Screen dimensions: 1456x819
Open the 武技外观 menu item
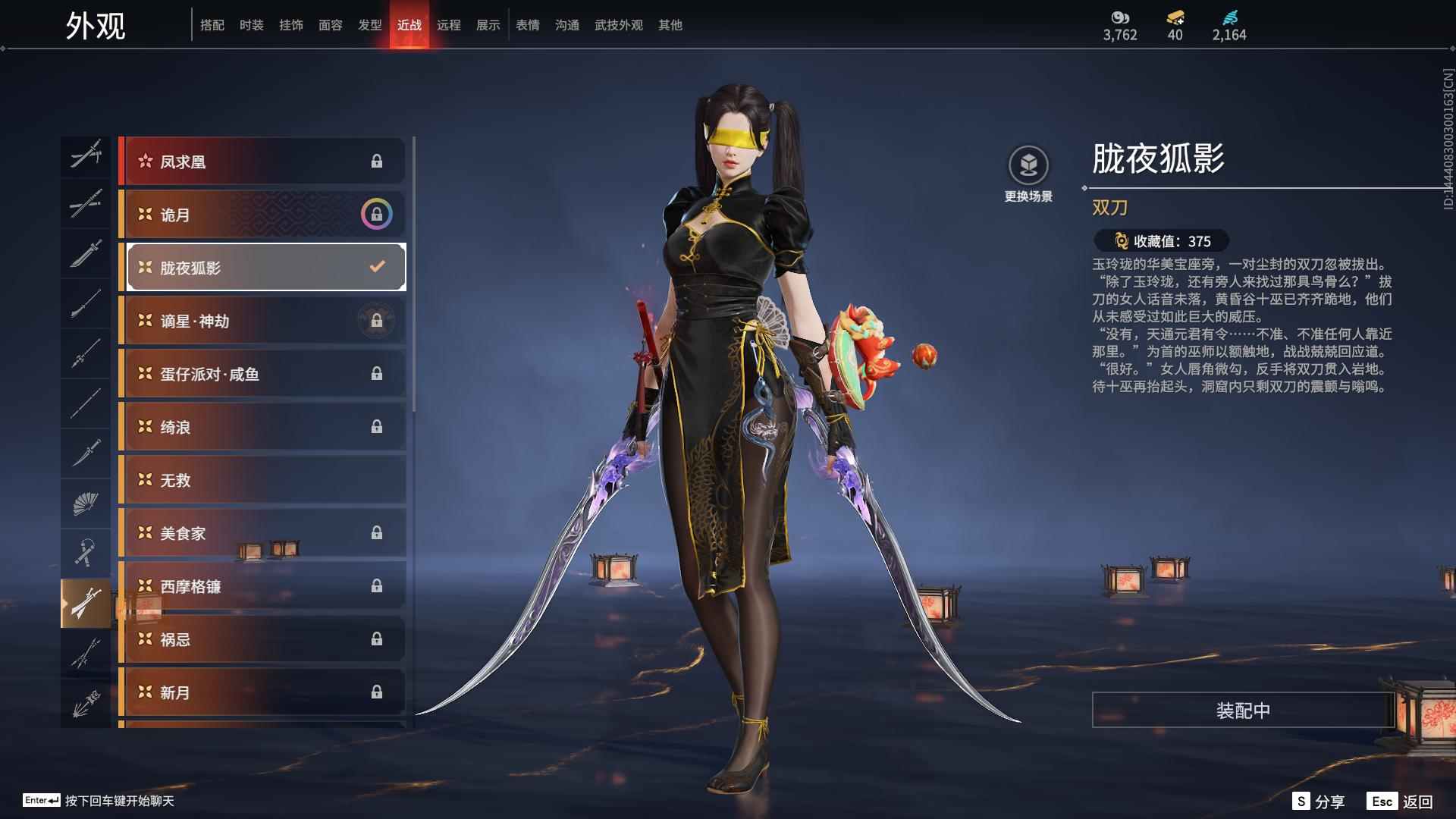617,25
